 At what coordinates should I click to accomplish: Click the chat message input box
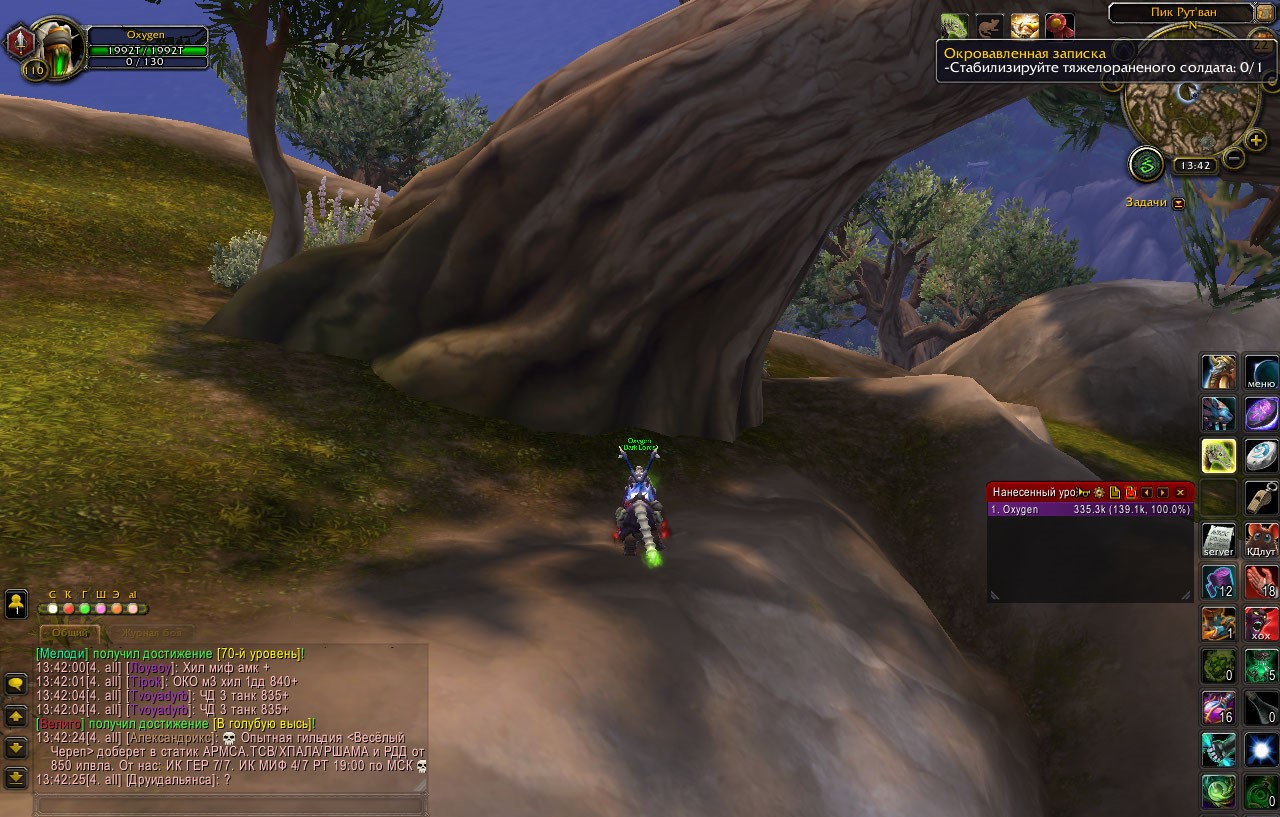click(230, 803)
